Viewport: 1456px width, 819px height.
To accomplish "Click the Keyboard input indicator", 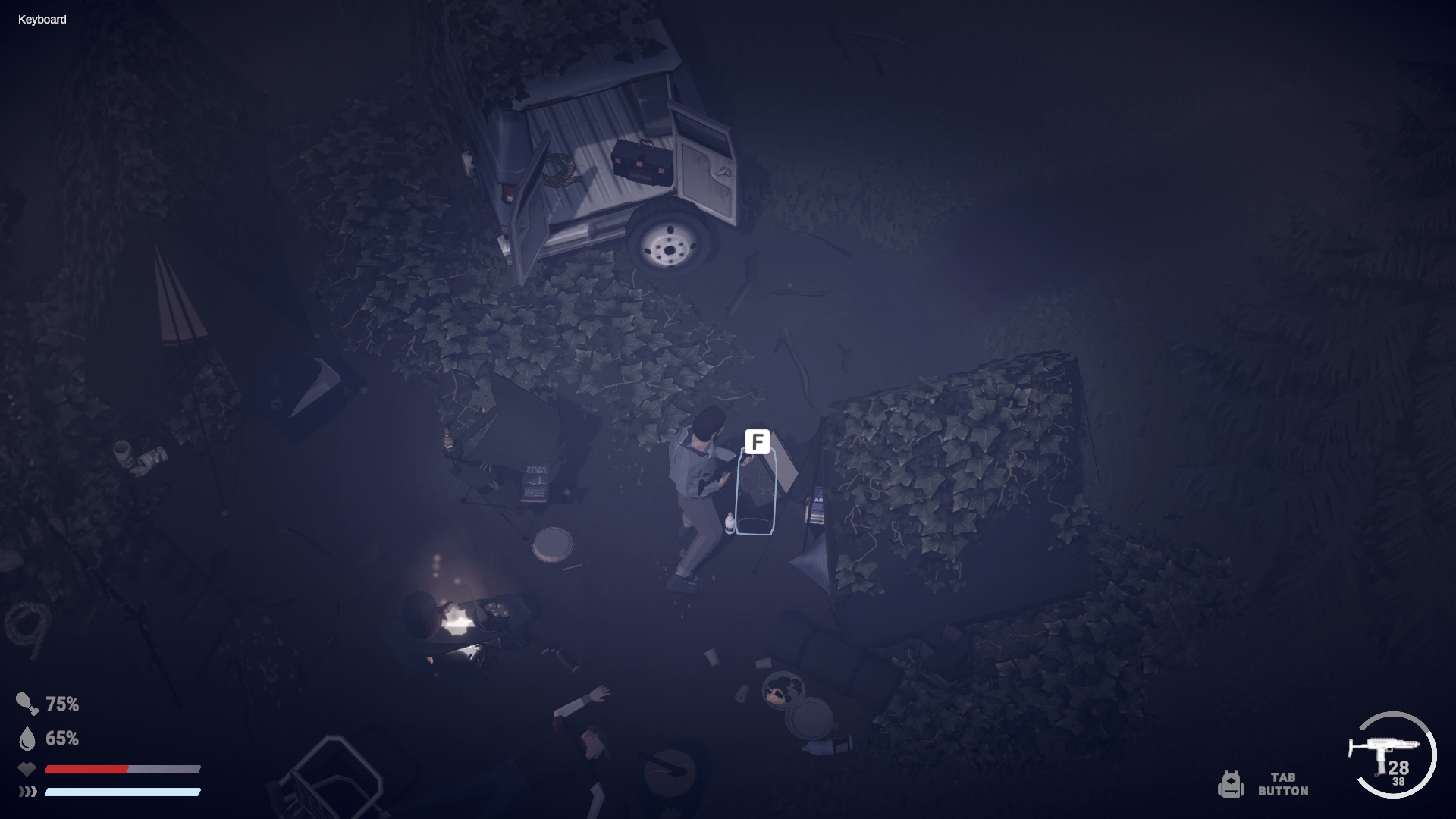I will click(42, 20).
